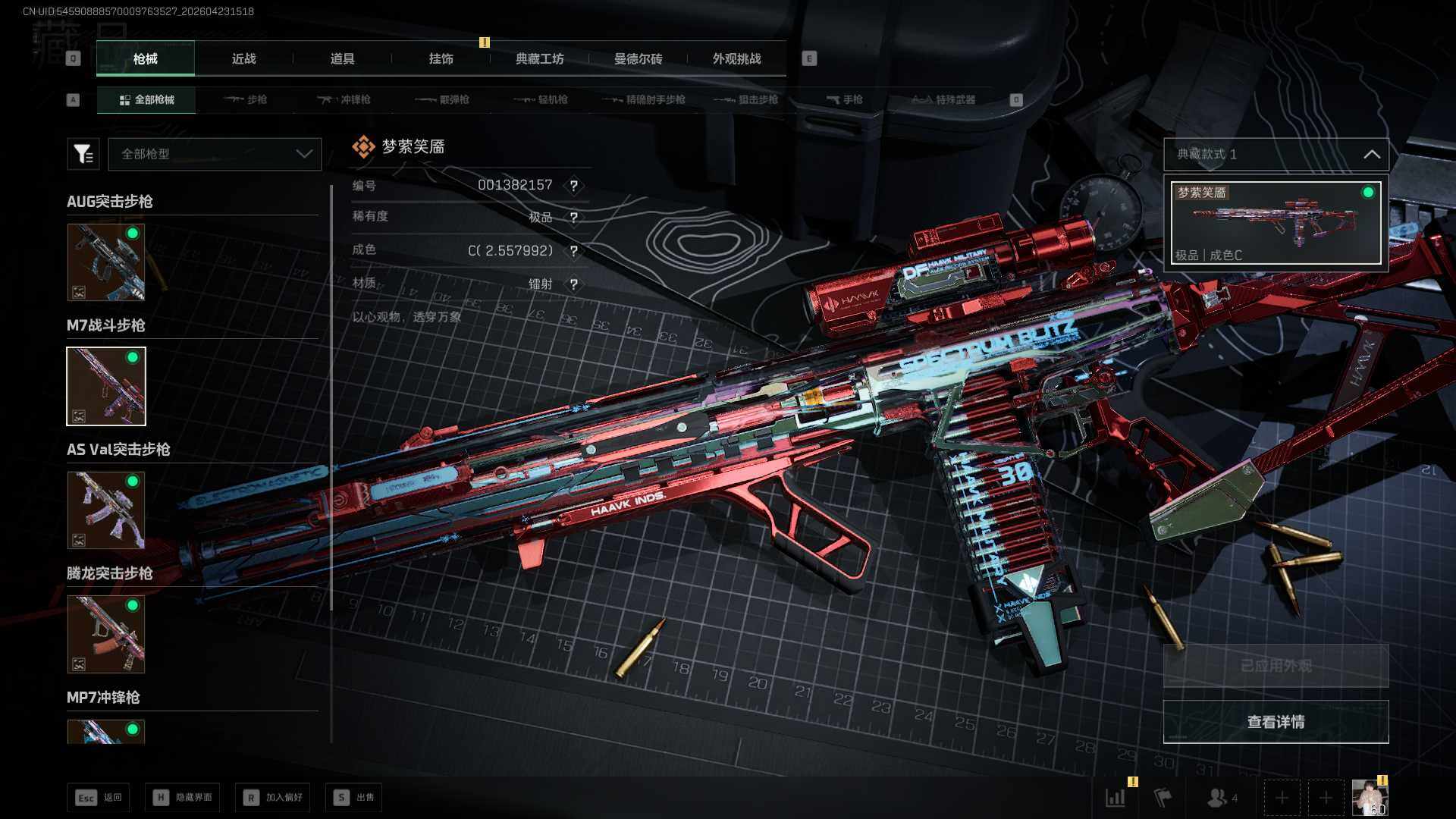
Task: Show the 成色 wear help tooltip
Action: coord(574,251)
